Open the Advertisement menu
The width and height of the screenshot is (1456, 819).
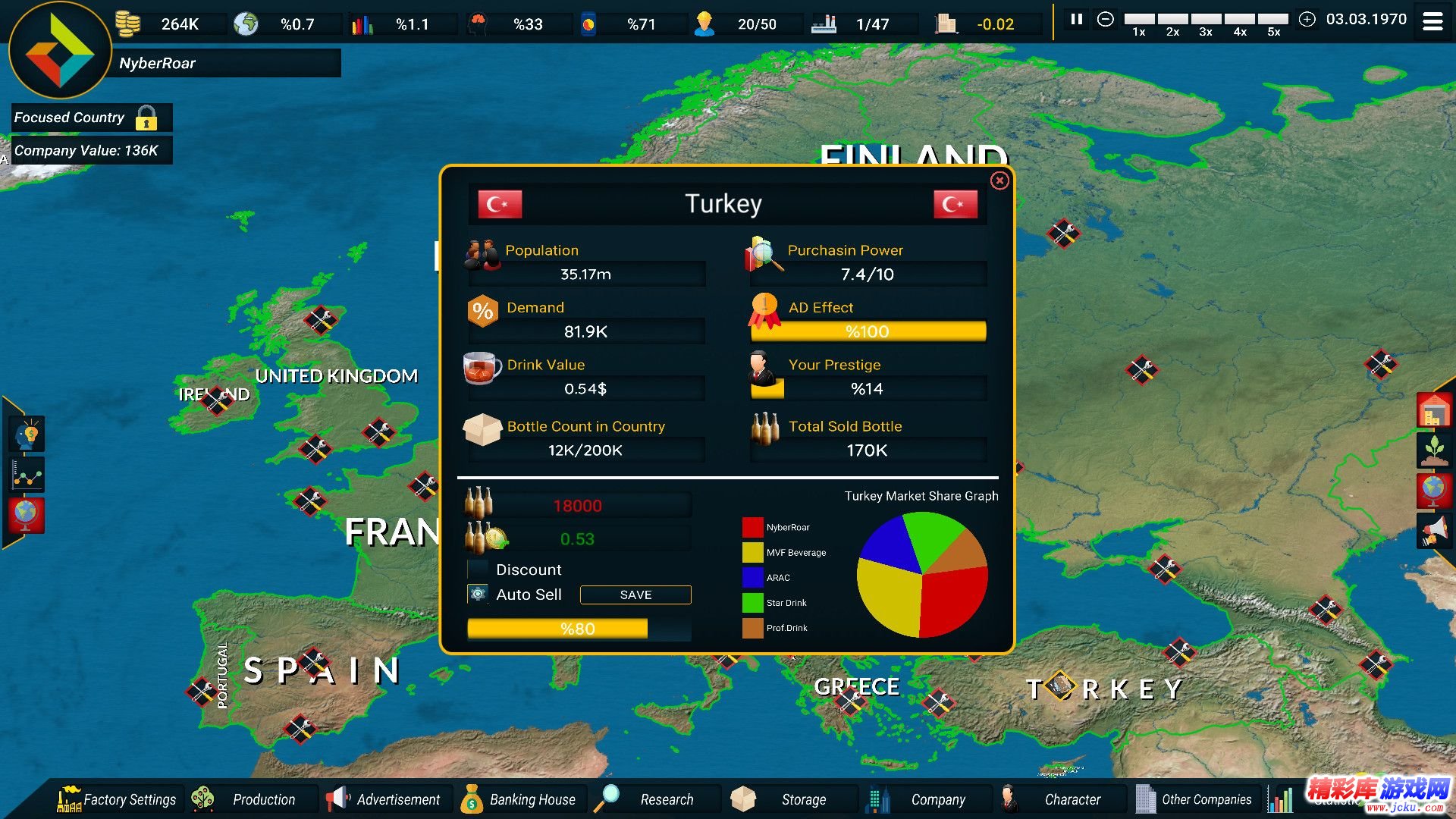point(387,799)
